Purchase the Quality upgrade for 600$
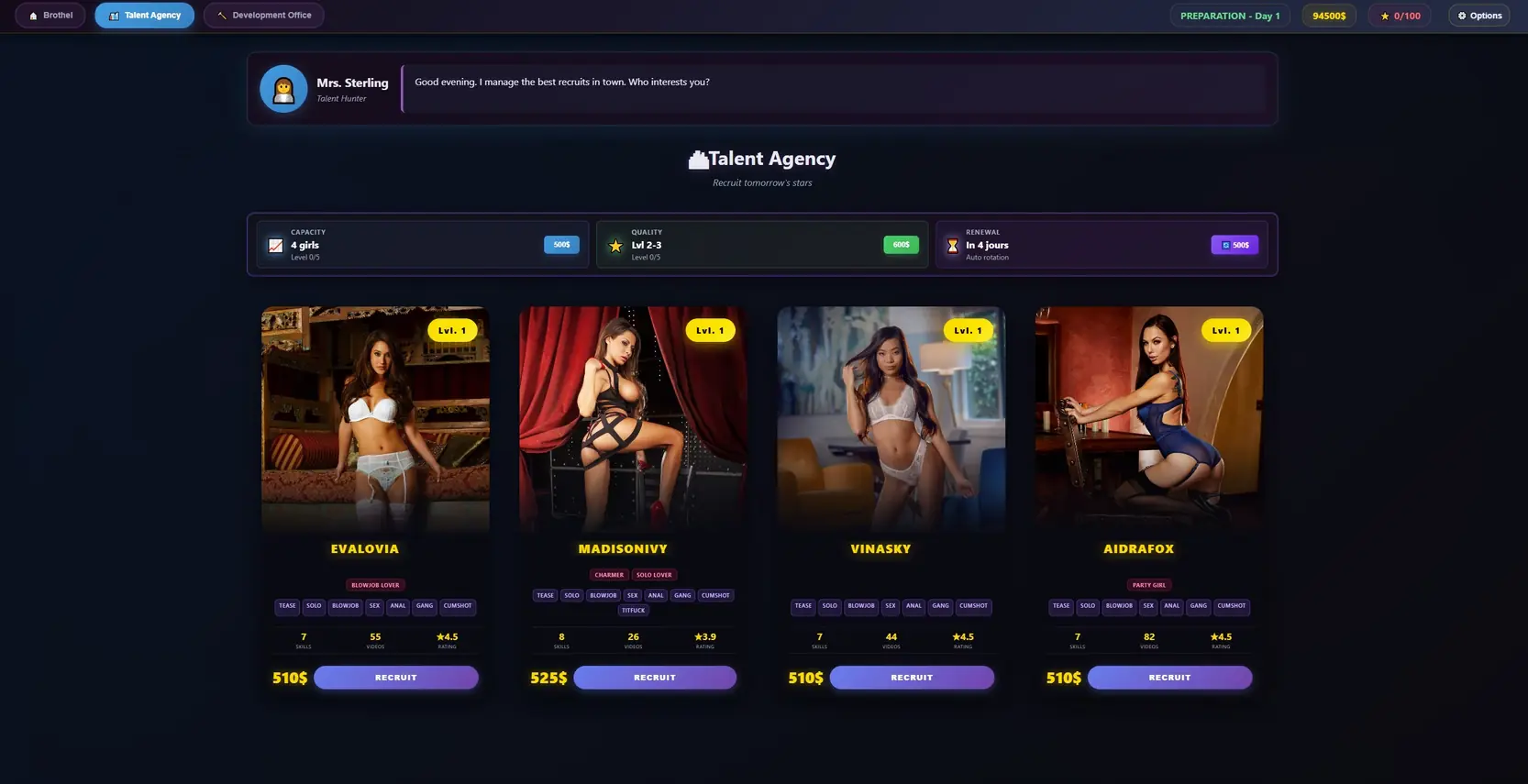1528x784 pixels. (x=901, y=245)
